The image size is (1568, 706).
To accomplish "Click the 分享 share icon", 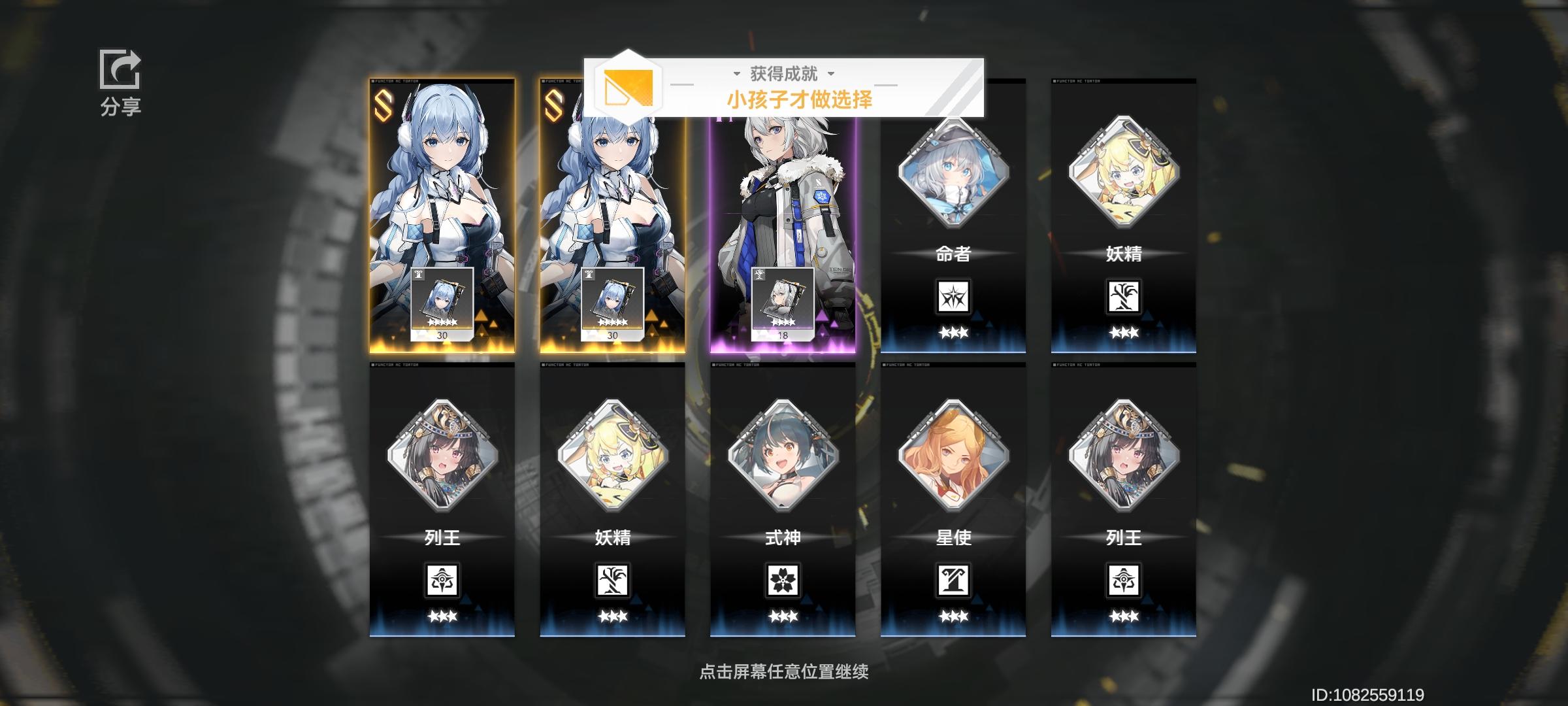I will (x=120, y=69).
